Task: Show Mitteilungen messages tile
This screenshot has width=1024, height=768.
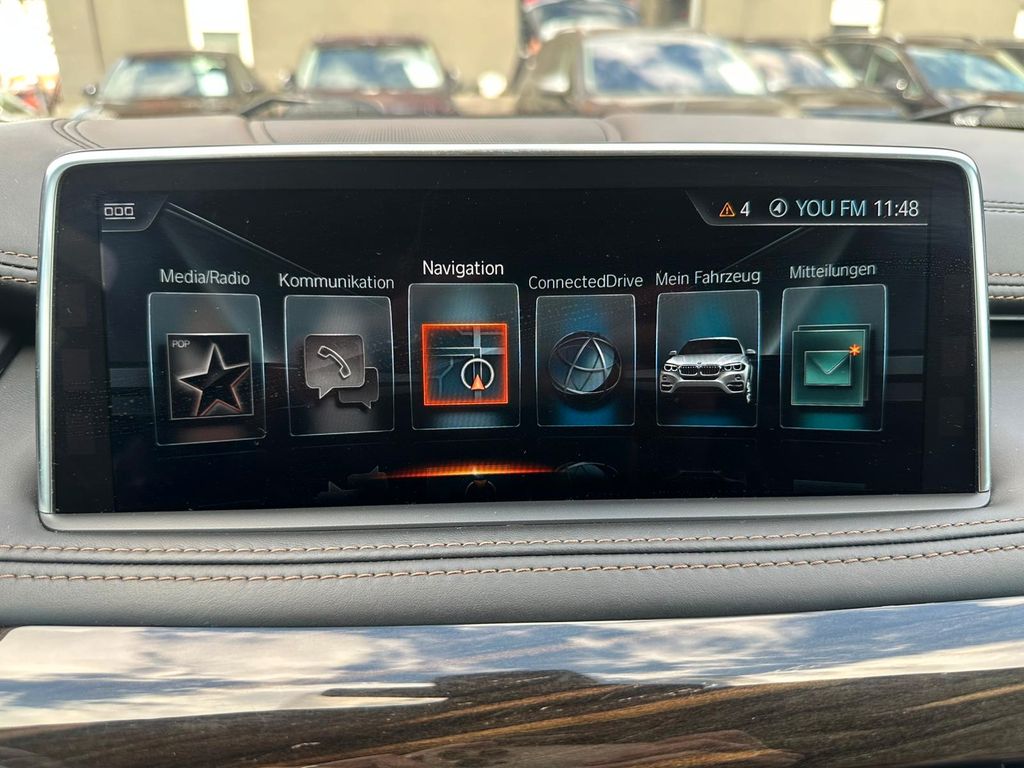Action: pos(832,358)
